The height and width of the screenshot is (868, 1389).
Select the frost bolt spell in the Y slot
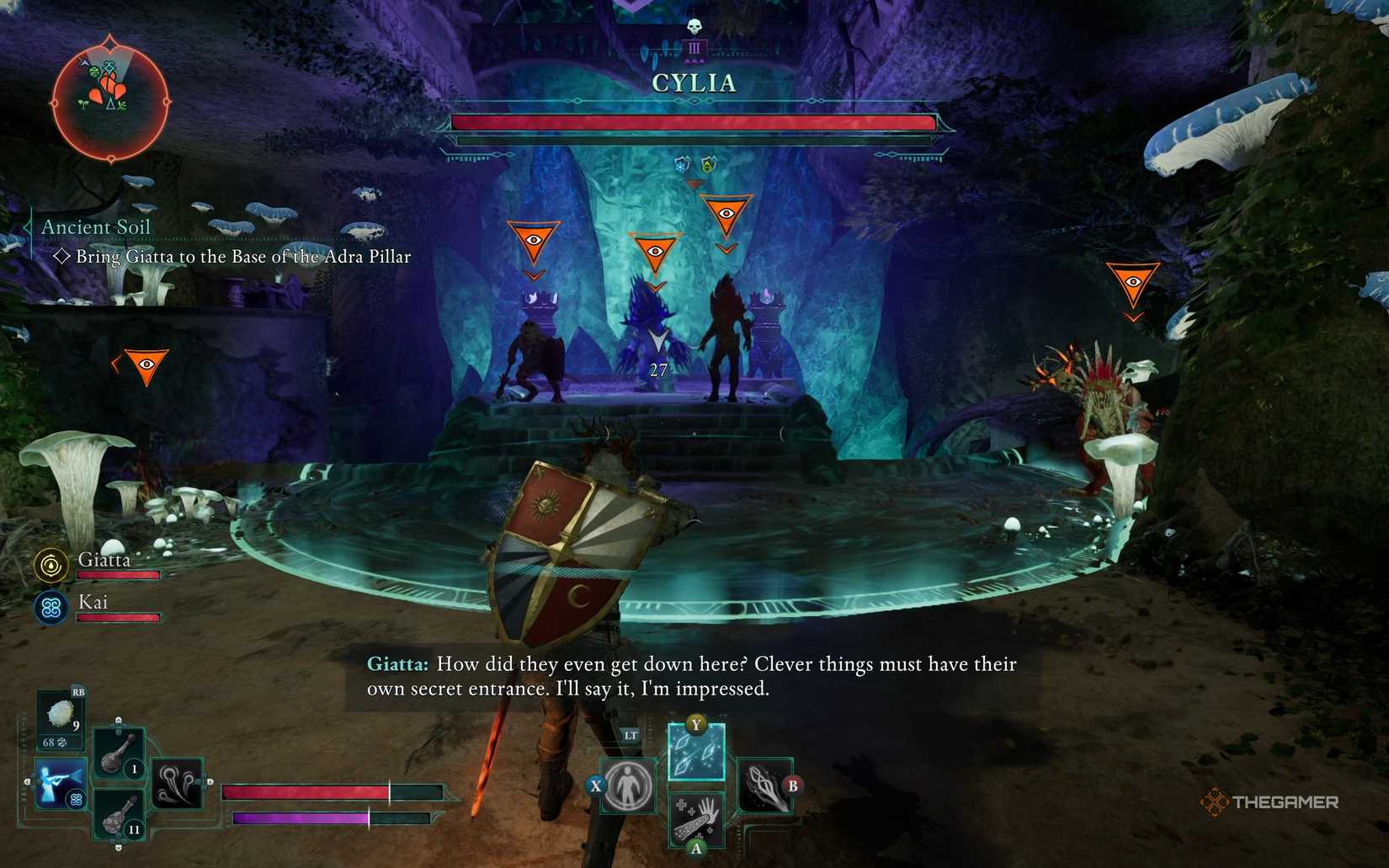point(695,751)
